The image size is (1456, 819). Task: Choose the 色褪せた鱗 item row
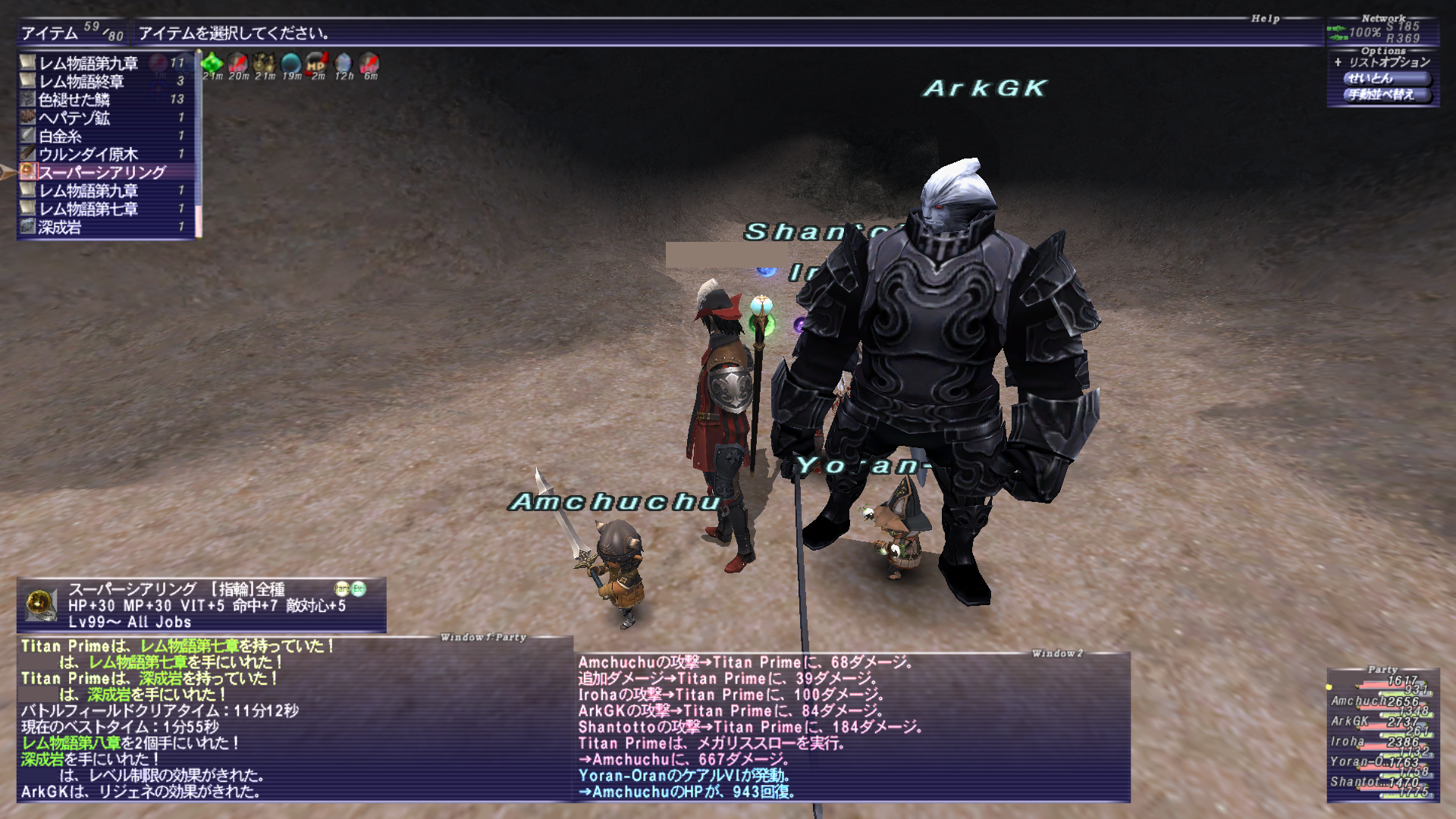click(74, 99)
